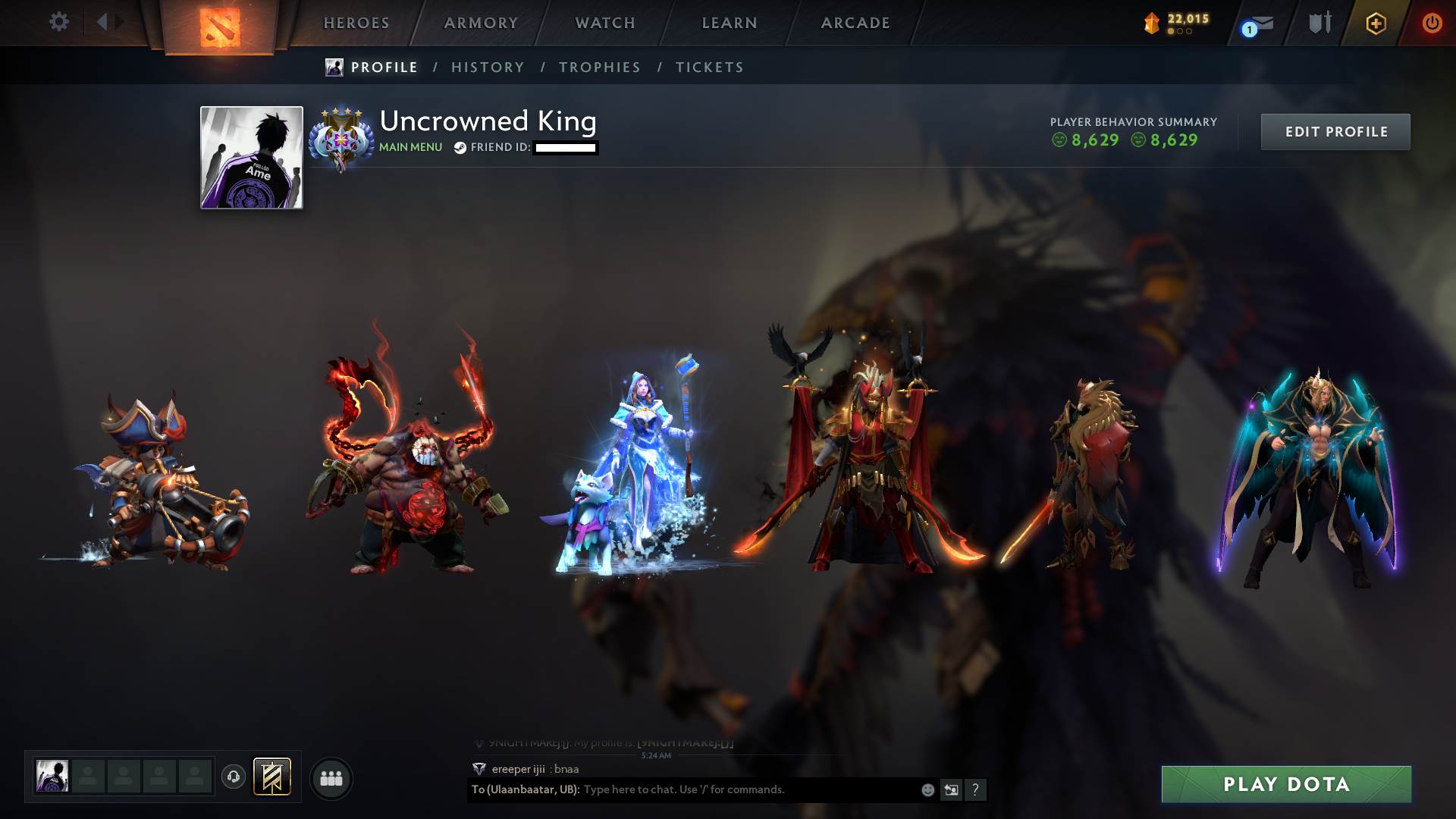Click the power/logout icon
The width and height of the screenshot is (1456, 819).
coord(1433,23)
